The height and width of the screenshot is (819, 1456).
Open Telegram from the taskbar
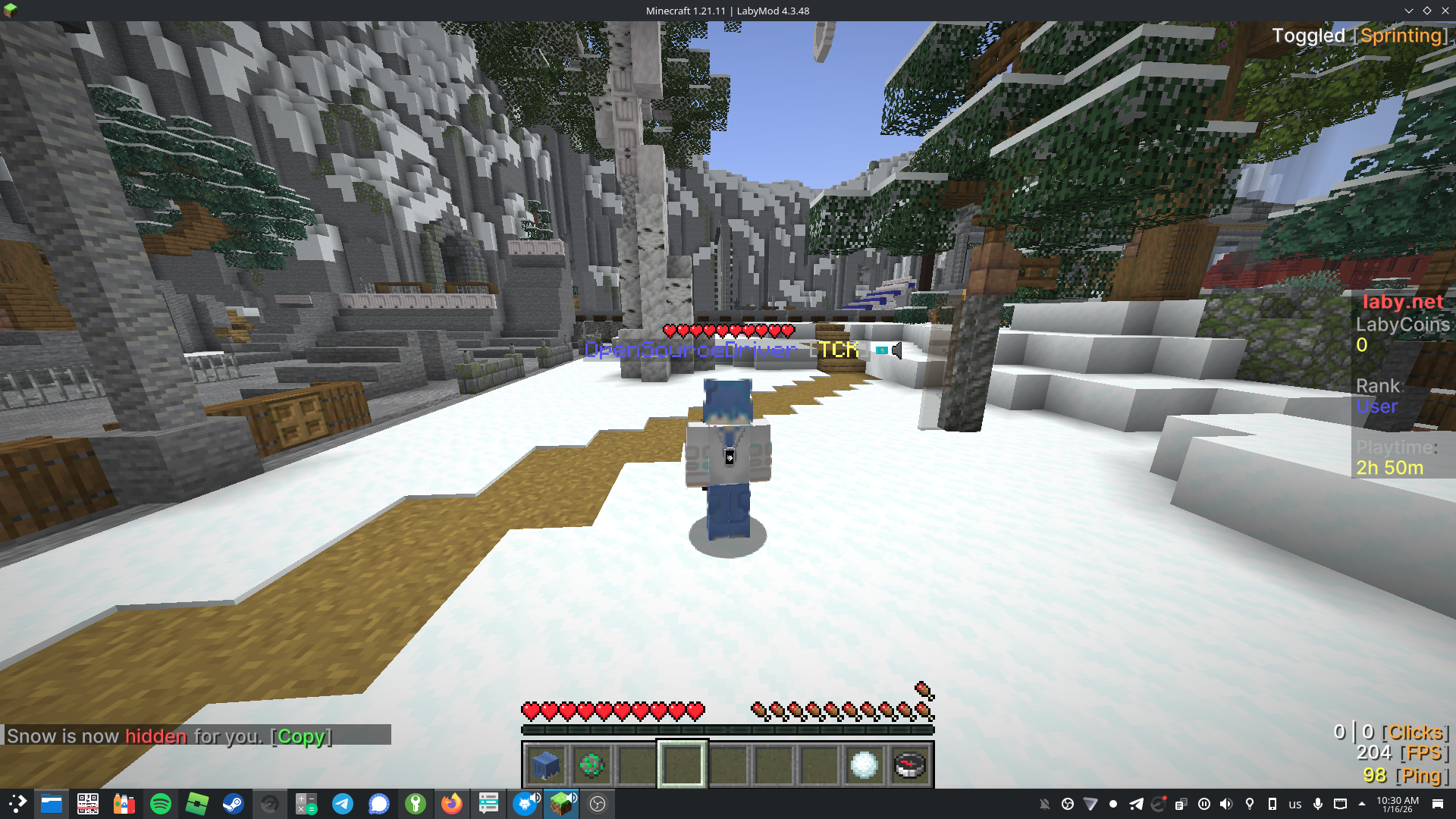[x=343, y=804]
